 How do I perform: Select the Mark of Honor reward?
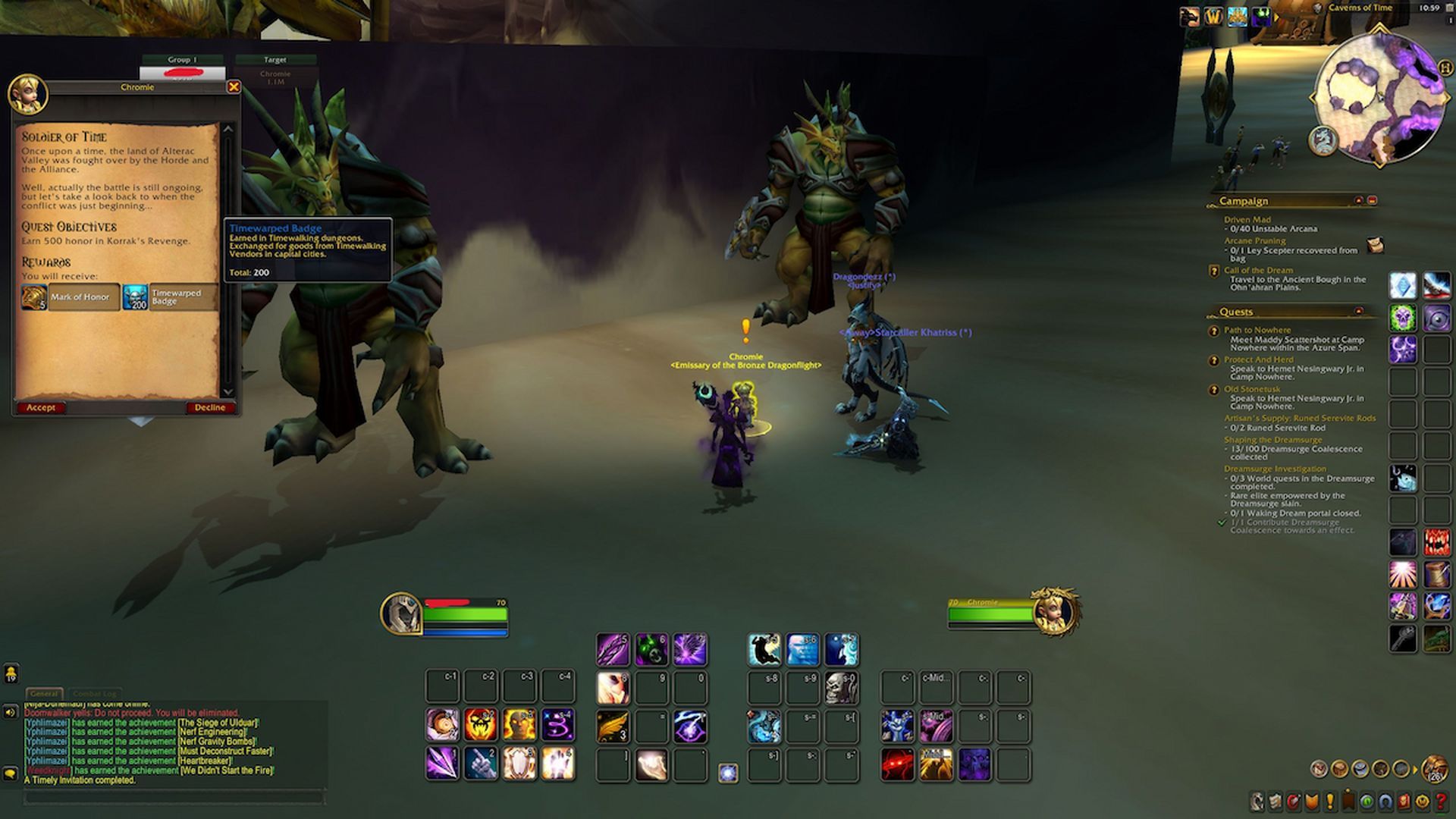[x=71, y=297]
